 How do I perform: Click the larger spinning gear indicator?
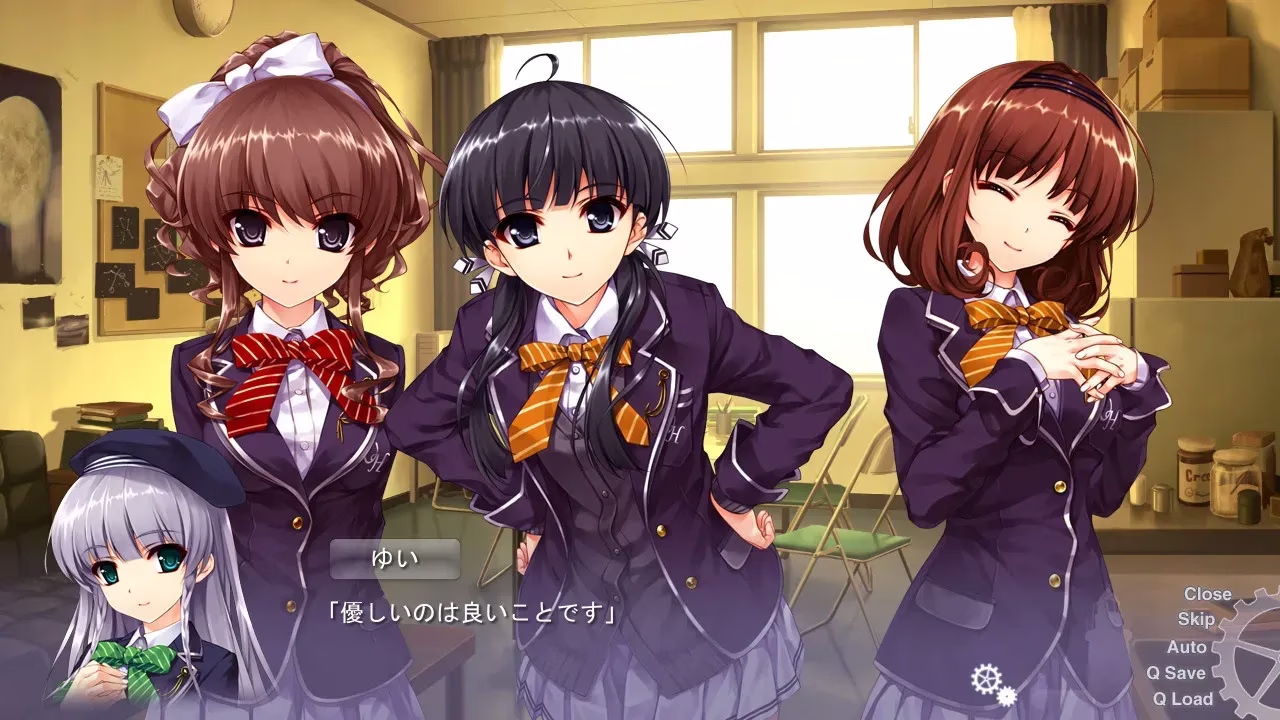(x=986, y=679)
